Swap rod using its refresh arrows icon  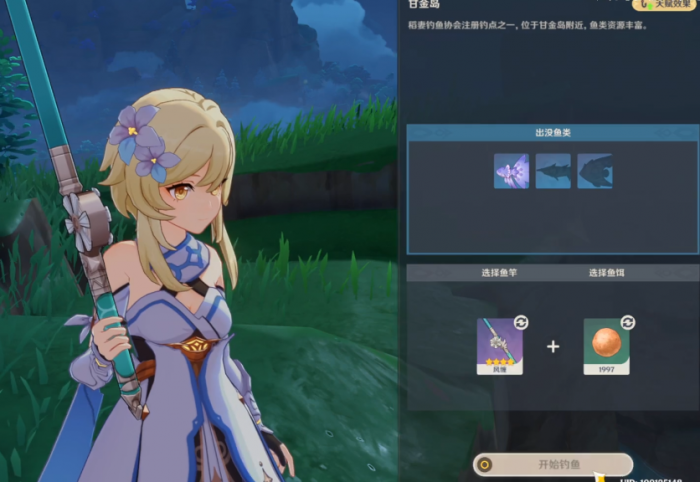(x=521, y=322)
